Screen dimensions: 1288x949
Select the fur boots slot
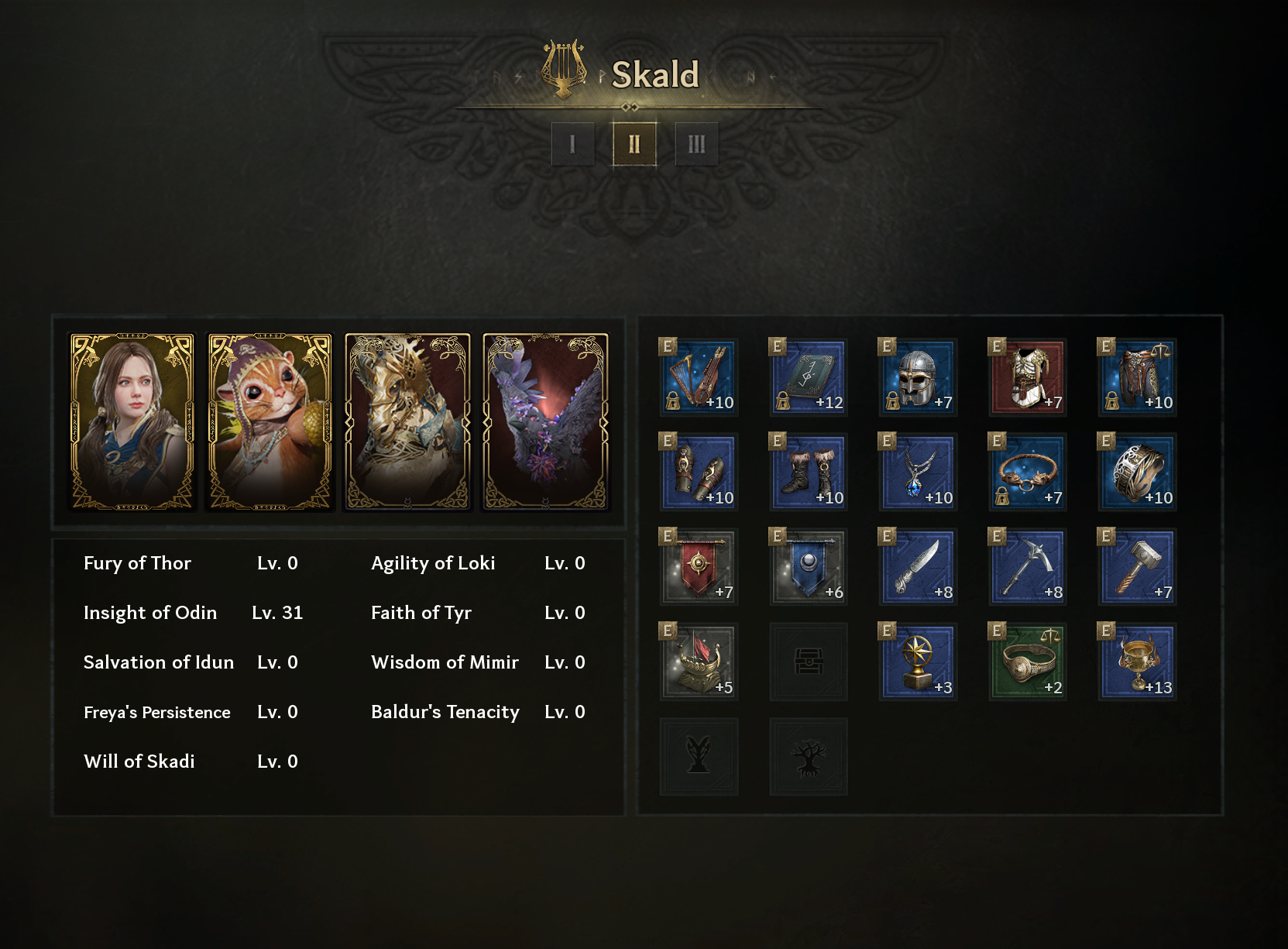click(809, 473)
